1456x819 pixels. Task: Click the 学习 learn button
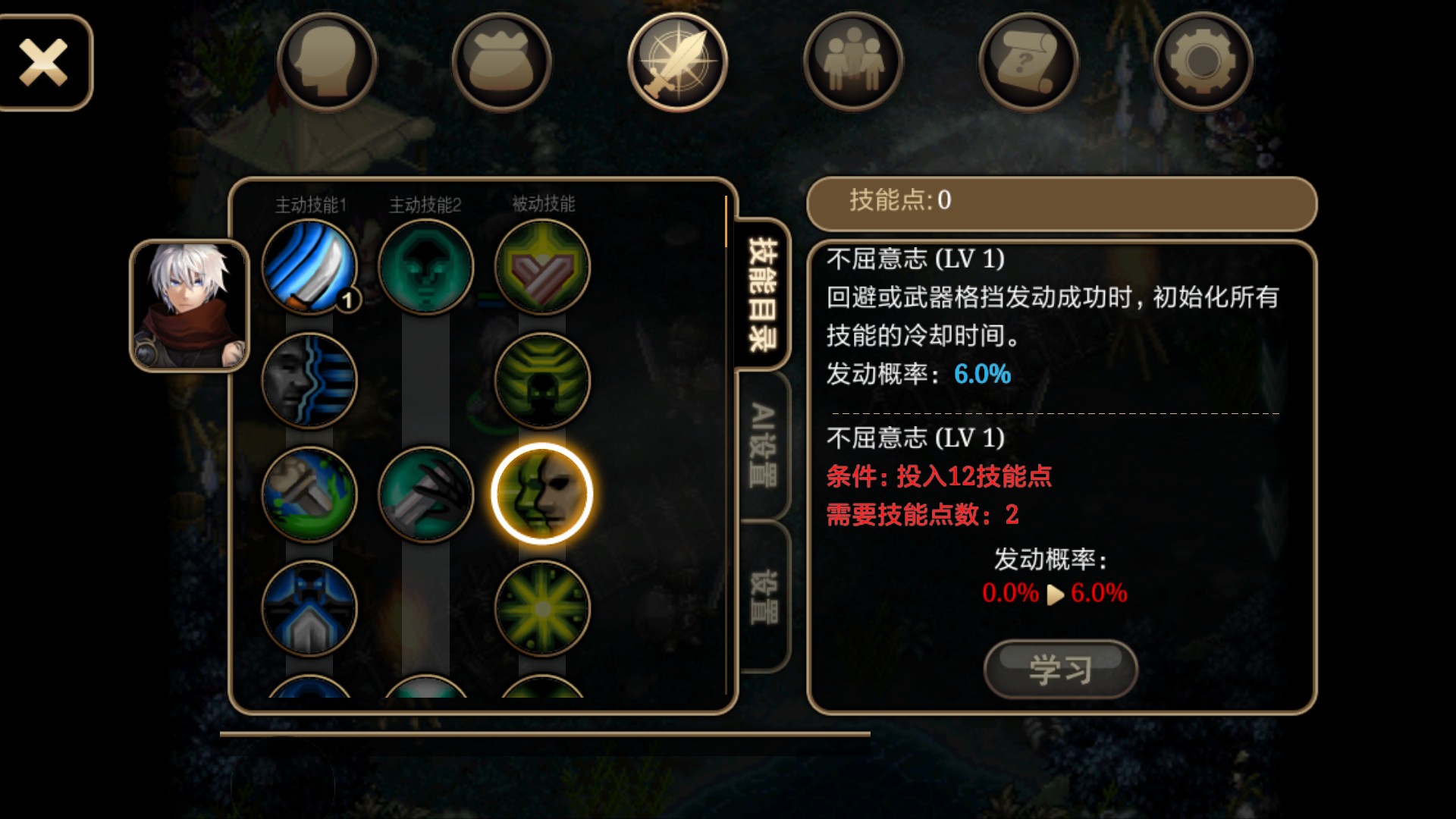click(x=1060, y=669)
